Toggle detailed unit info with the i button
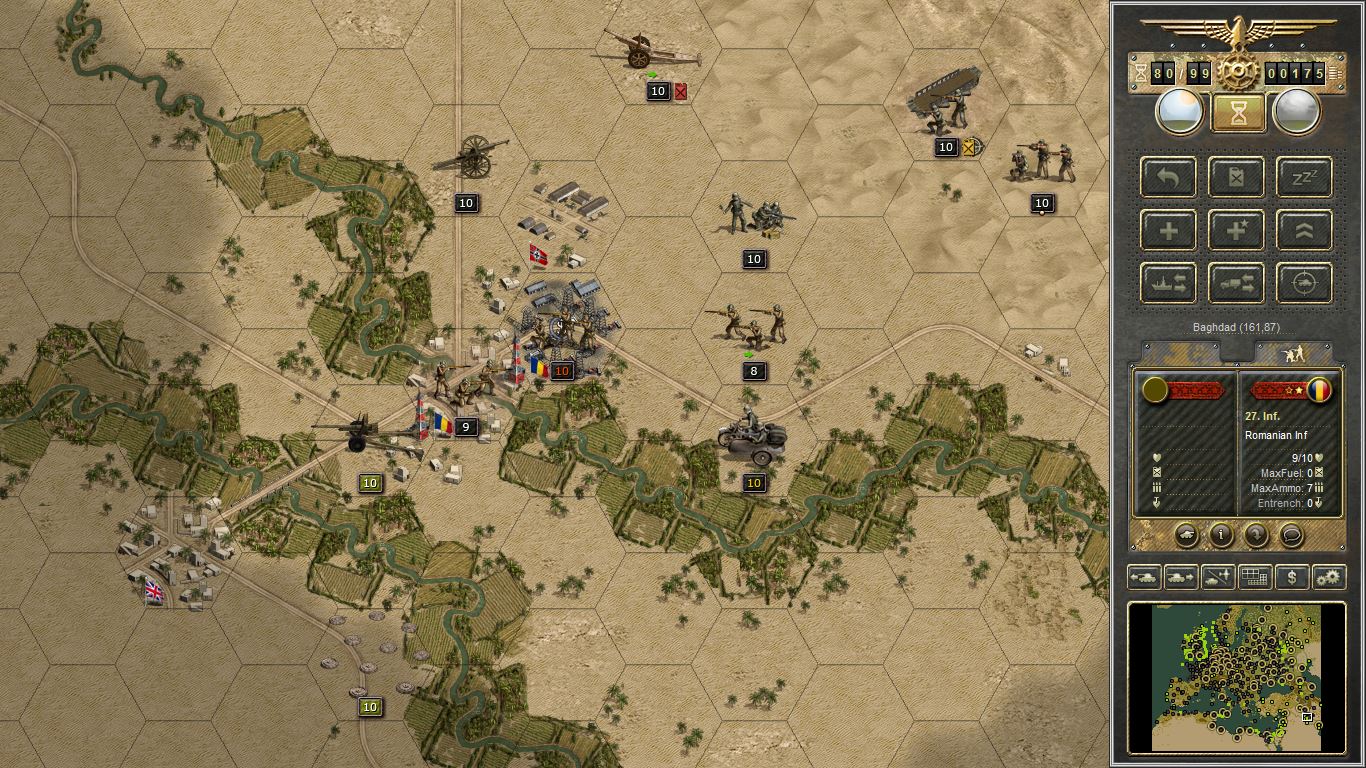Screen dimensions: 1366x768 coord(1219,536)
